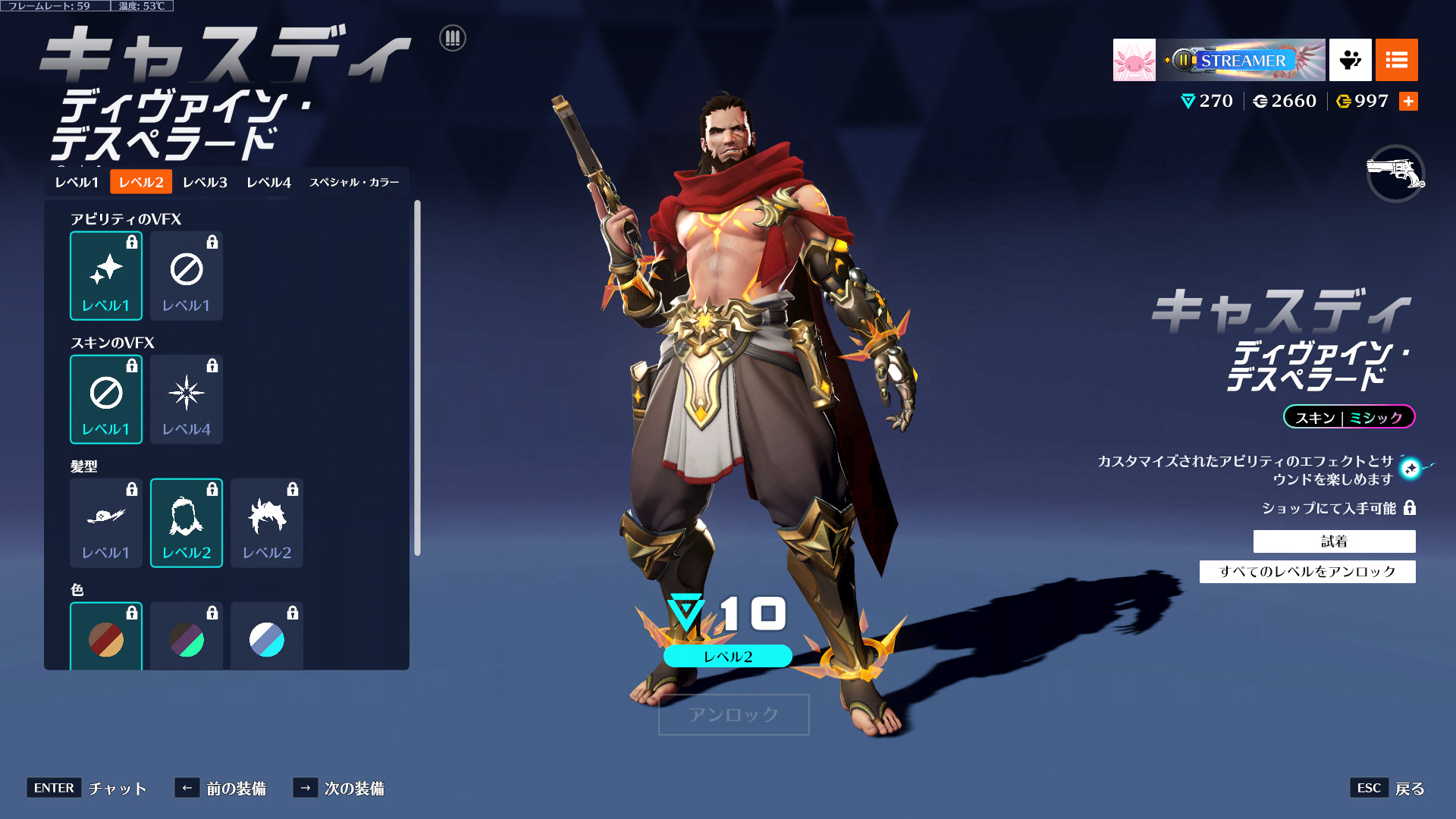This screenshot has width=1456, height=819.
Task: Select the レベル3 tab
Action: pos(205,182)
